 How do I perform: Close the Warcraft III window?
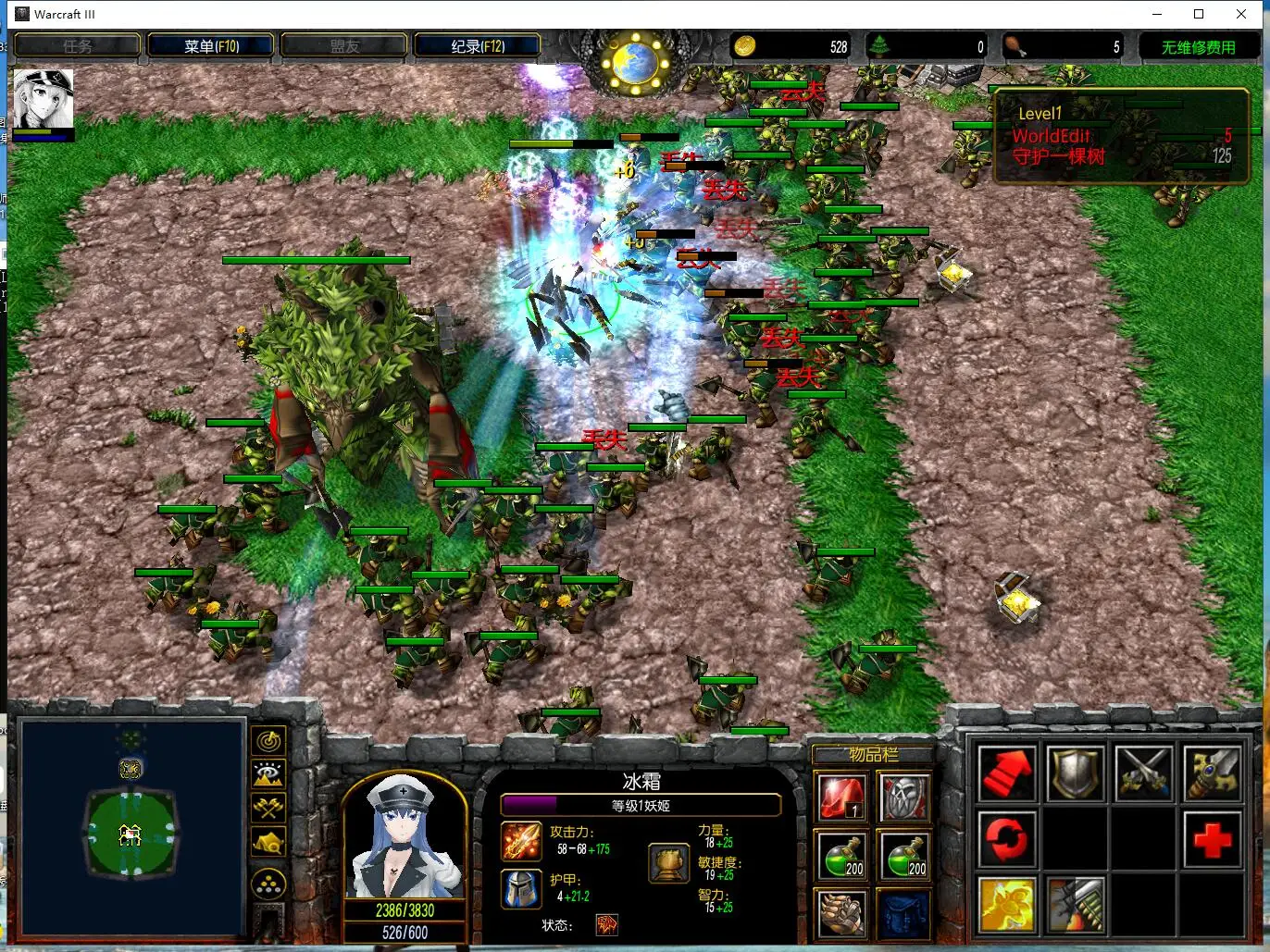click(1241, 14)
